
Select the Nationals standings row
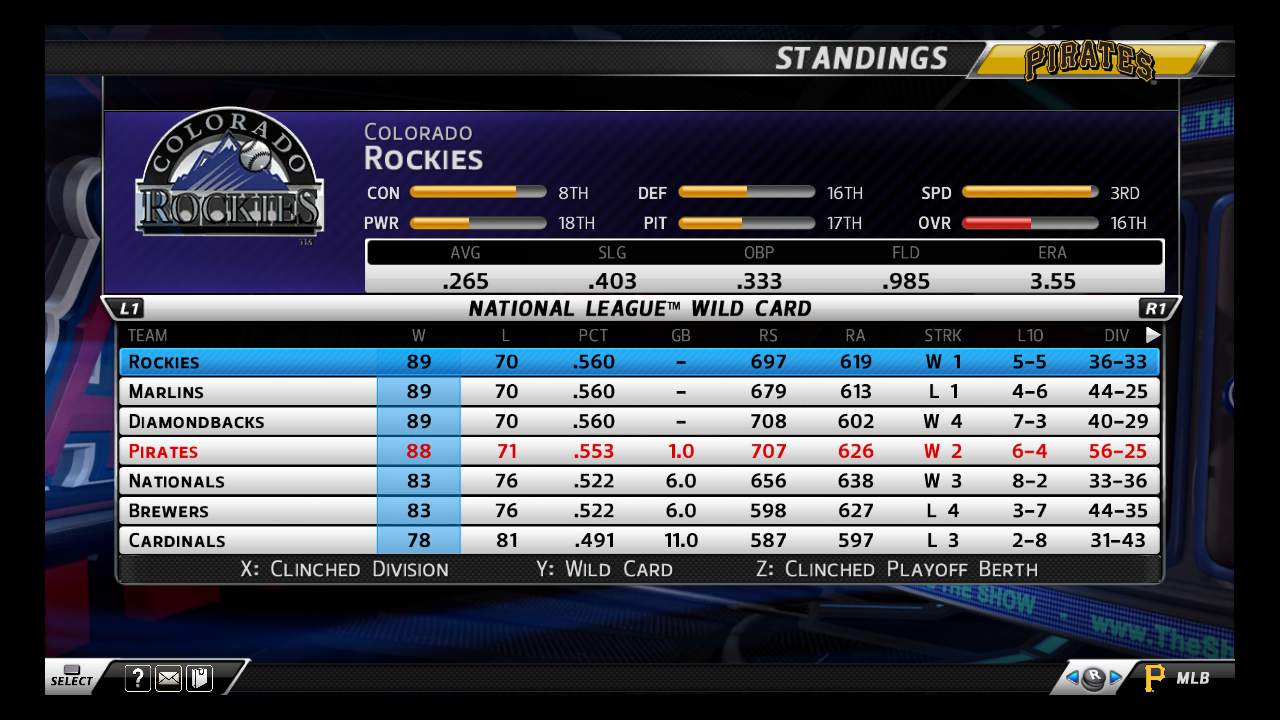pos(639,481)
